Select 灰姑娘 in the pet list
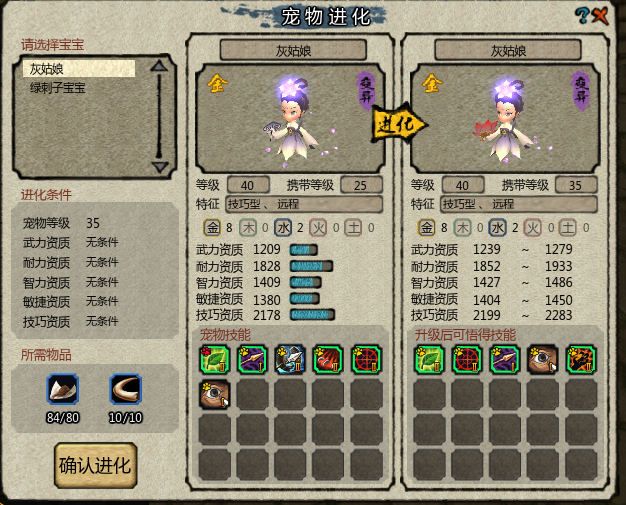 pyautogui.click(x=79, y=69)
